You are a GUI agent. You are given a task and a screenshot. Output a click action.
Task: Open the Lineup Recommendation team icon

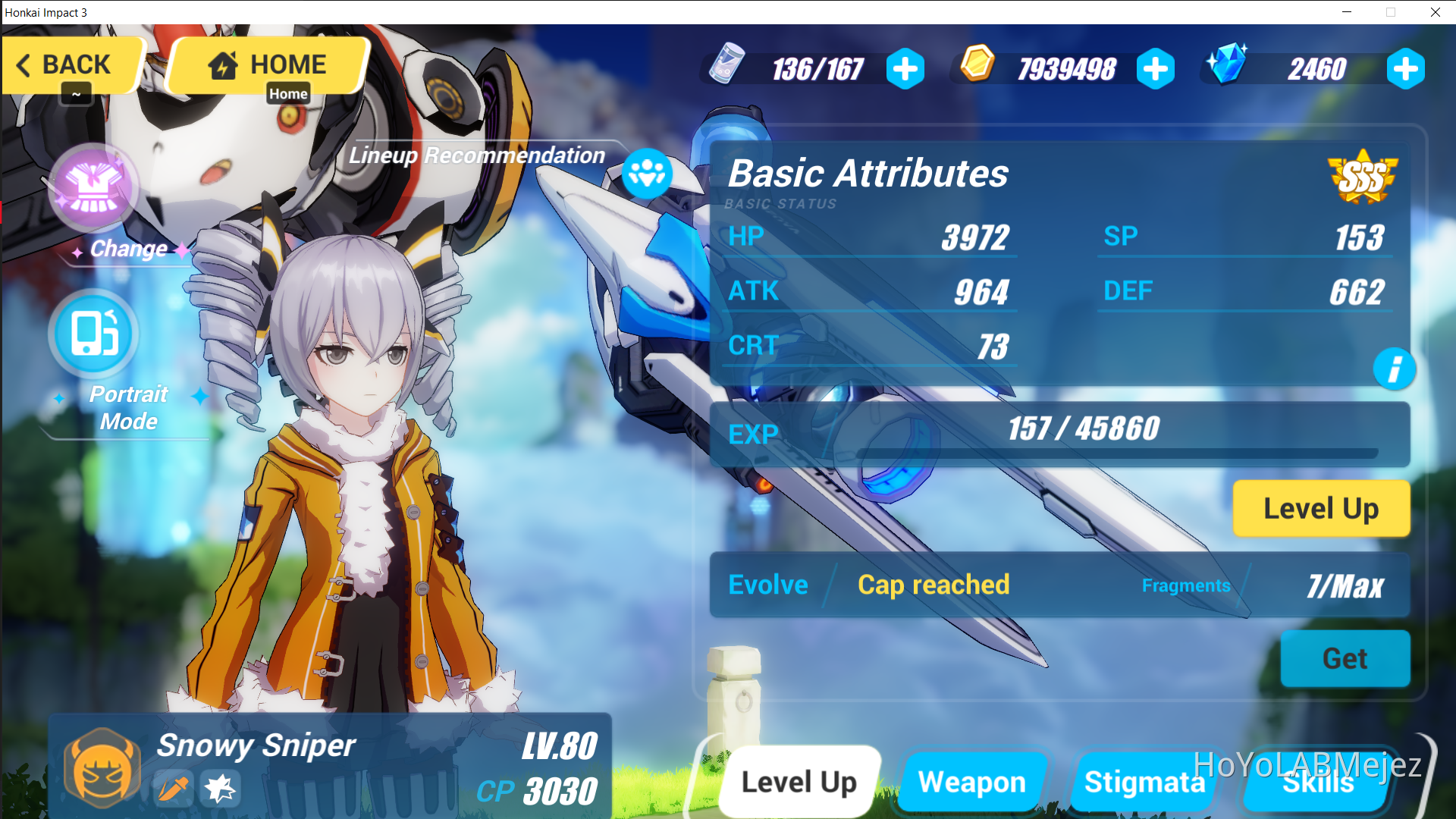[x=648, y=174]
